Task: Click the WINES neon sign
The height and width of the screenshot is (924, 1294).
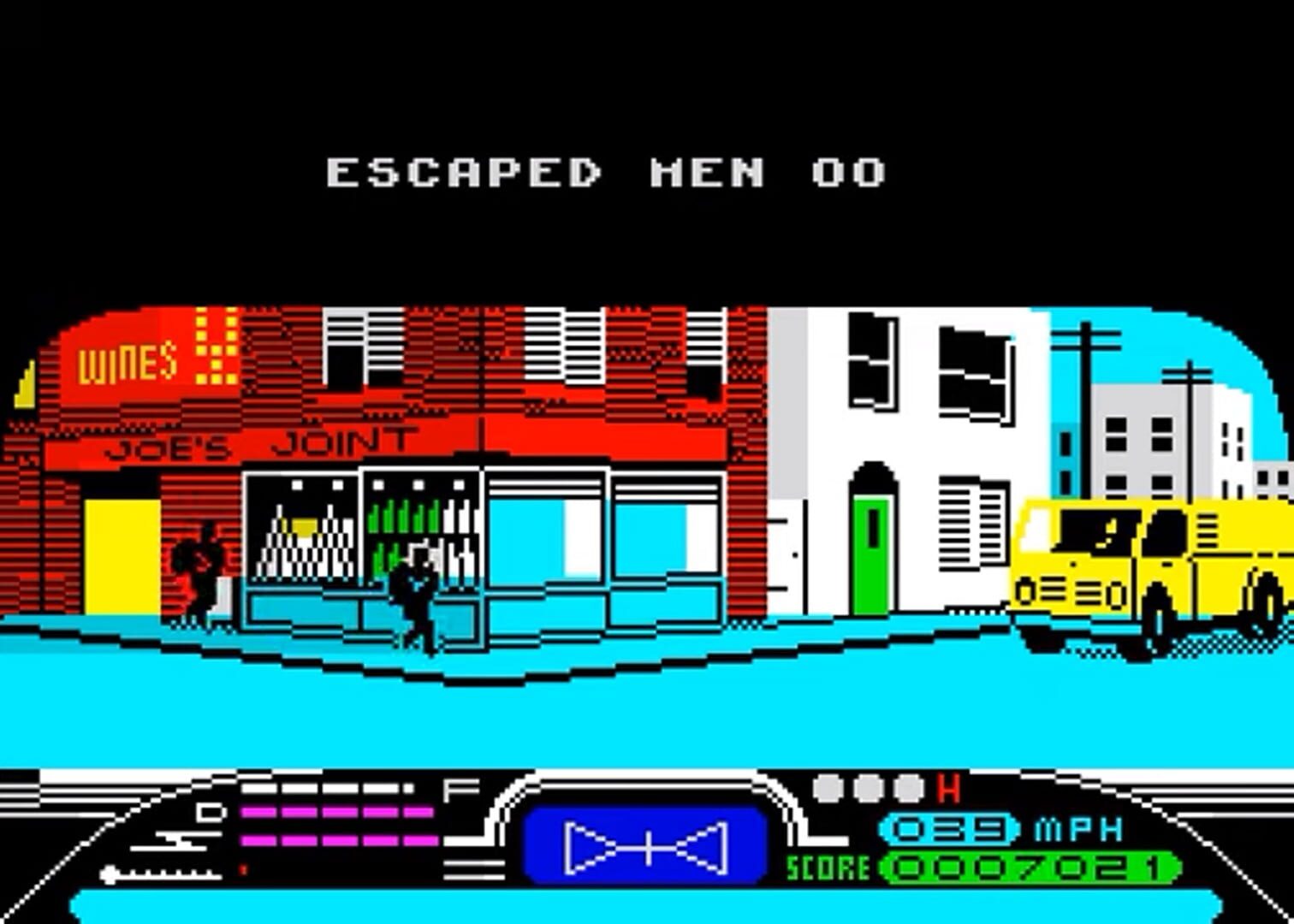Action: (x=125, y=364)
